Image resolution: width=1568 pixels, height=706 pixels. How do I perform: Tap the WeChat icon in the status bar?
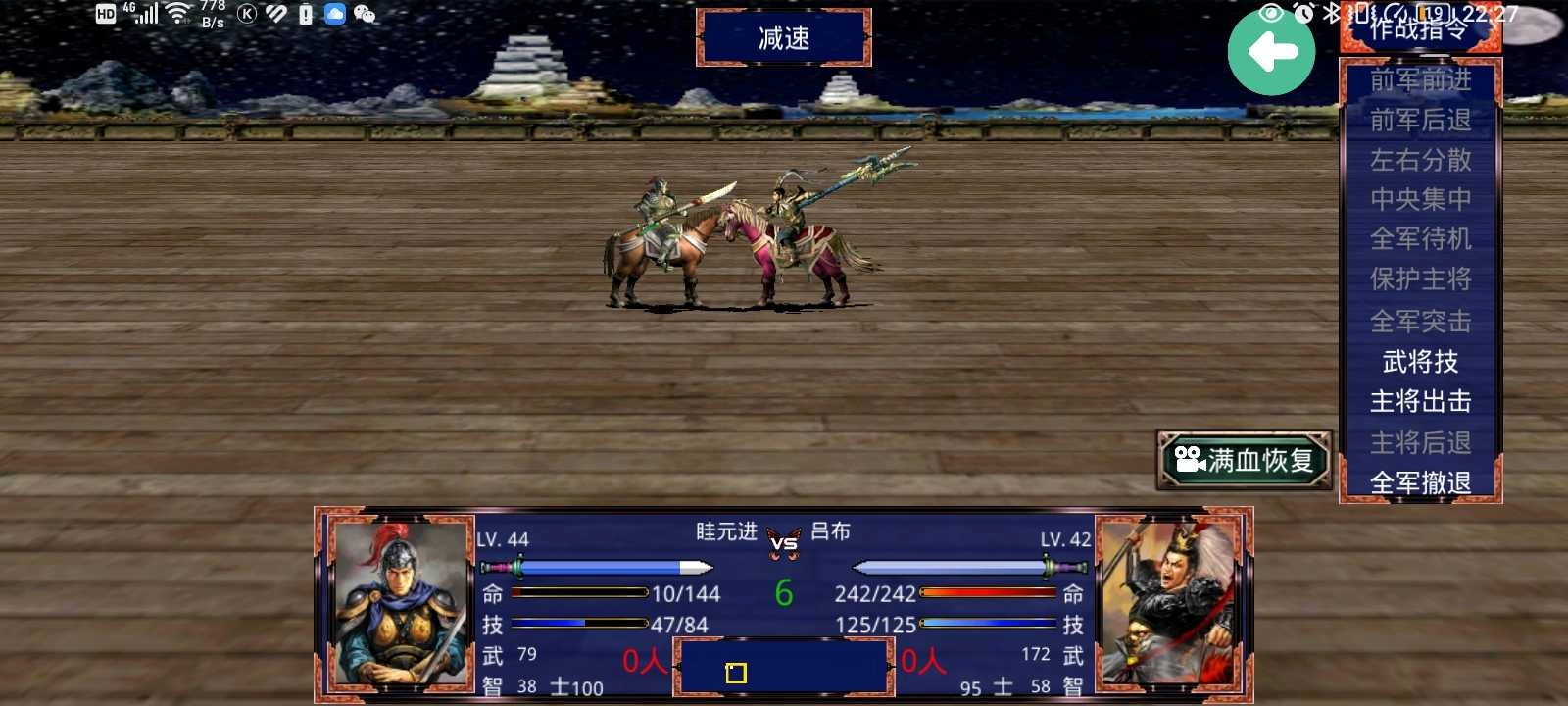367,14
